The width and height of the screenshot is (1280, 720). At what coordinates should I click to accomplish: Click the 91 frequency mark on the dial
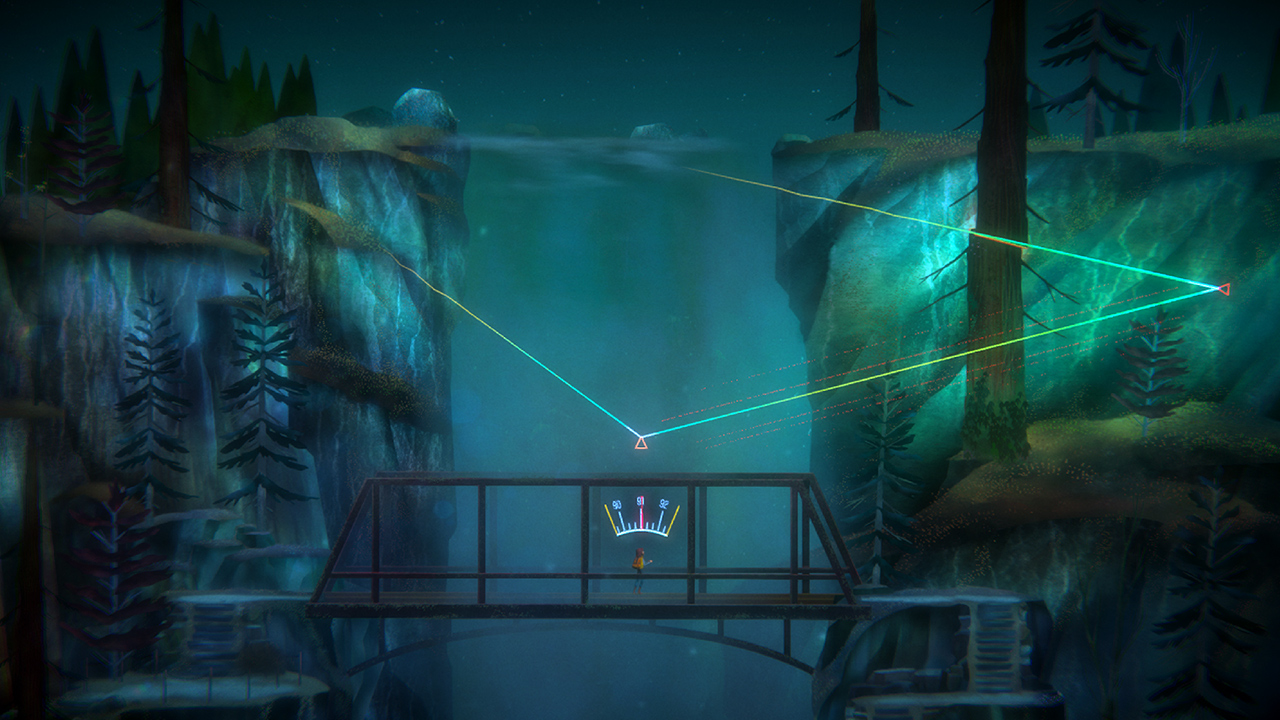click(x=641, y=501)
